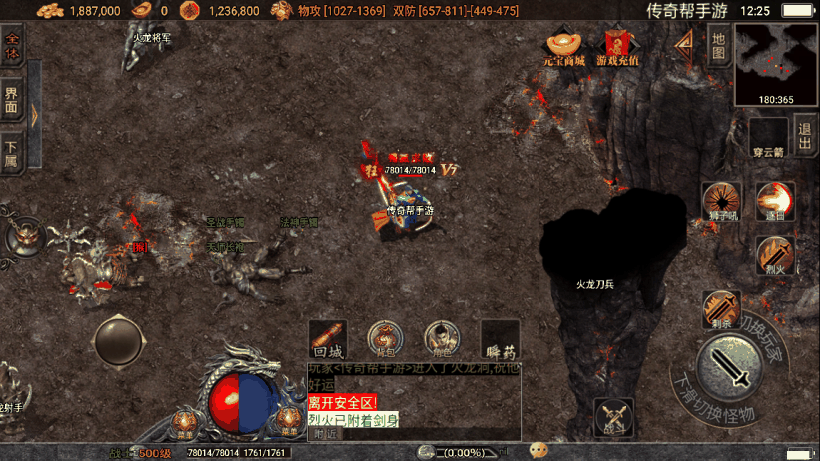
Task: Select the 瞬药 instant potion slot
Action: pos(500,339)
